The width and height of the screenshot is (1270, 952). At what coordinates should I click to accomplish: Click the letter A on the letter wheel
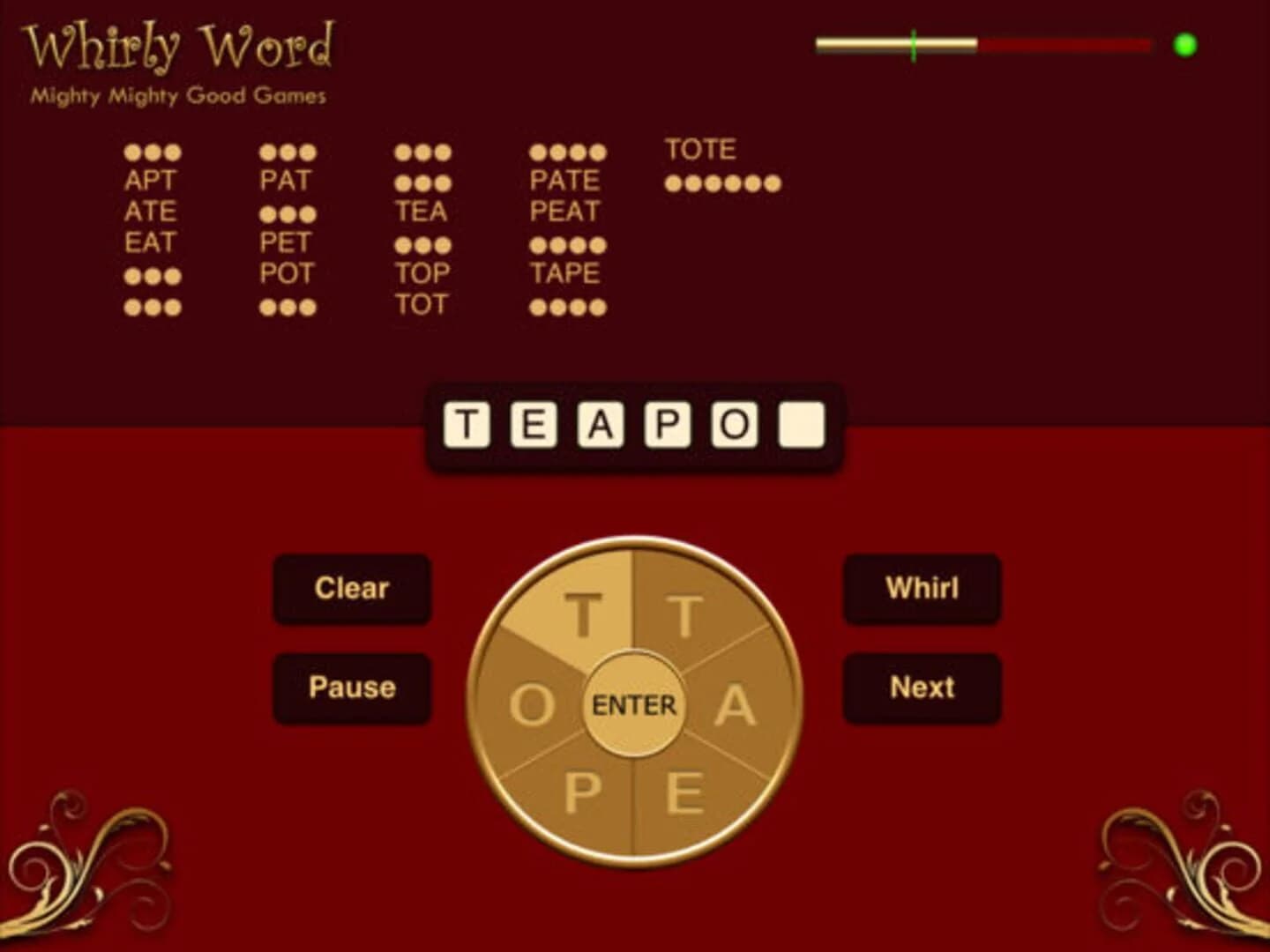733,703
